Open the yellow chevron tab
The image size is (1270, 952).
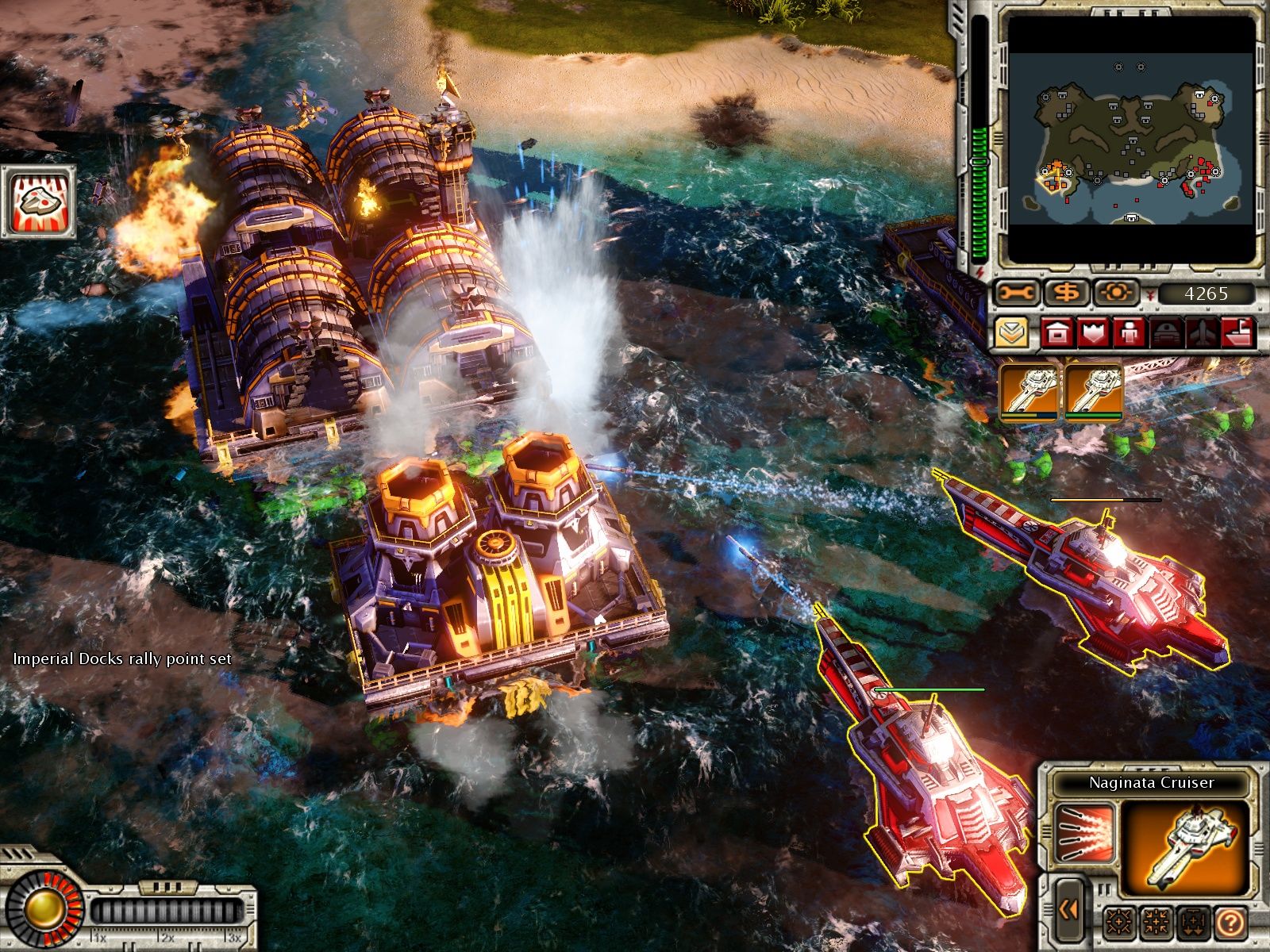click(x=1010, y=333)
